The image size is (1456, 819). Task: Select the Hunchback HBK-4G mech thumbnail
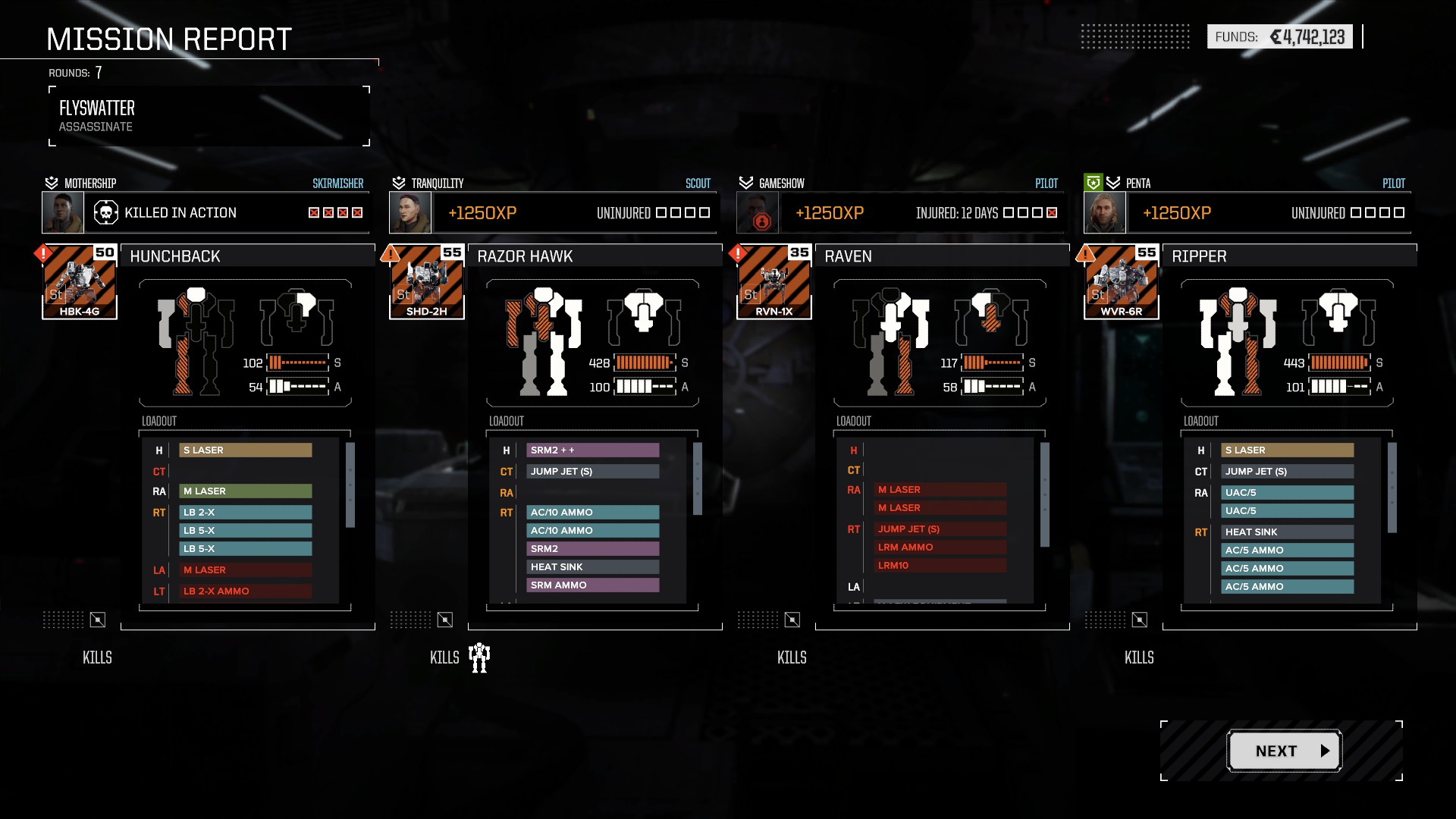tap(80, 282)
